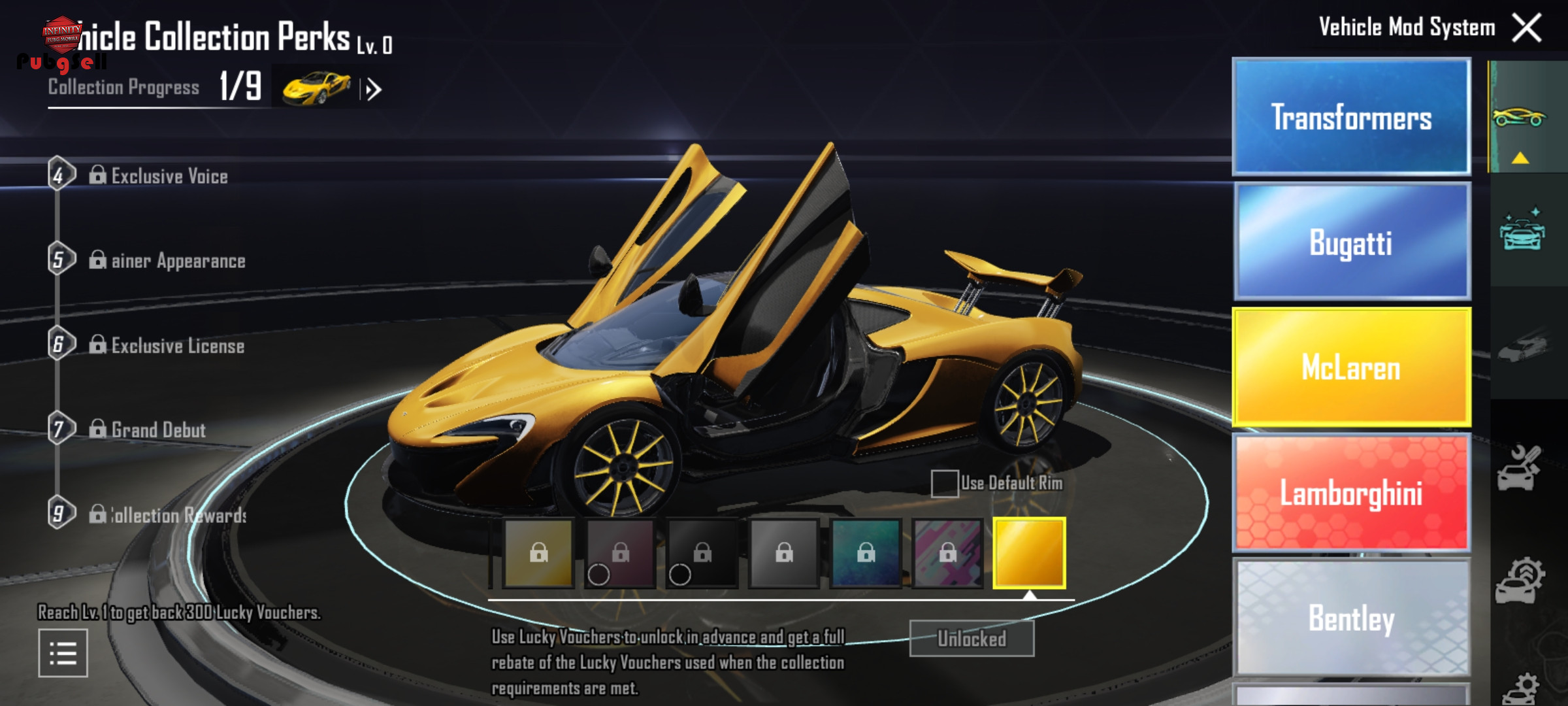The width and height of the screenshot is (1568, 706).
Task: Click the Unlocked status button
Action: coord(972,638)
